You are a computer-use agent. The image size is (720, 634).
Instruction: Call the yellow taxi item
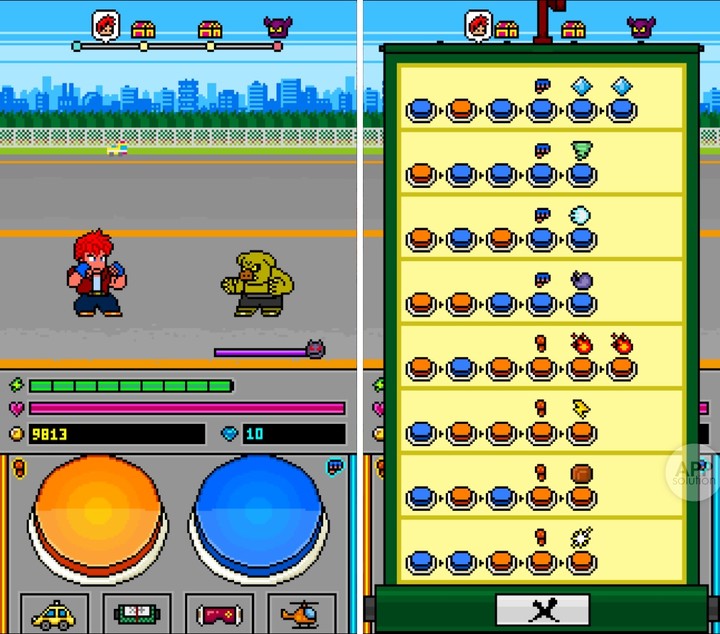point(55,613)
